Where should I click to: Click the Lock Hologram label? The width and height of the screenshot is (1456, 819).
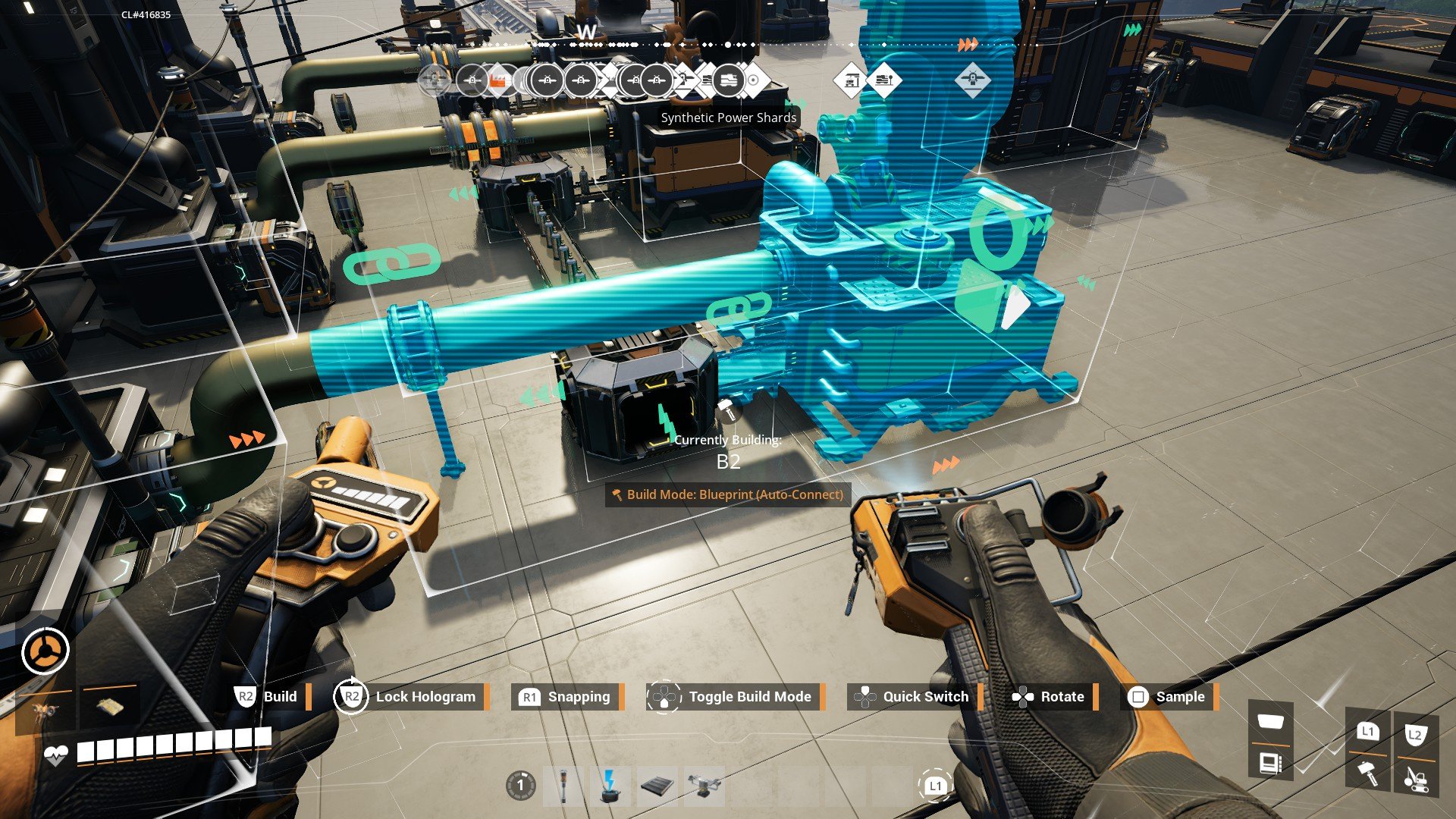tap(425, 696)
